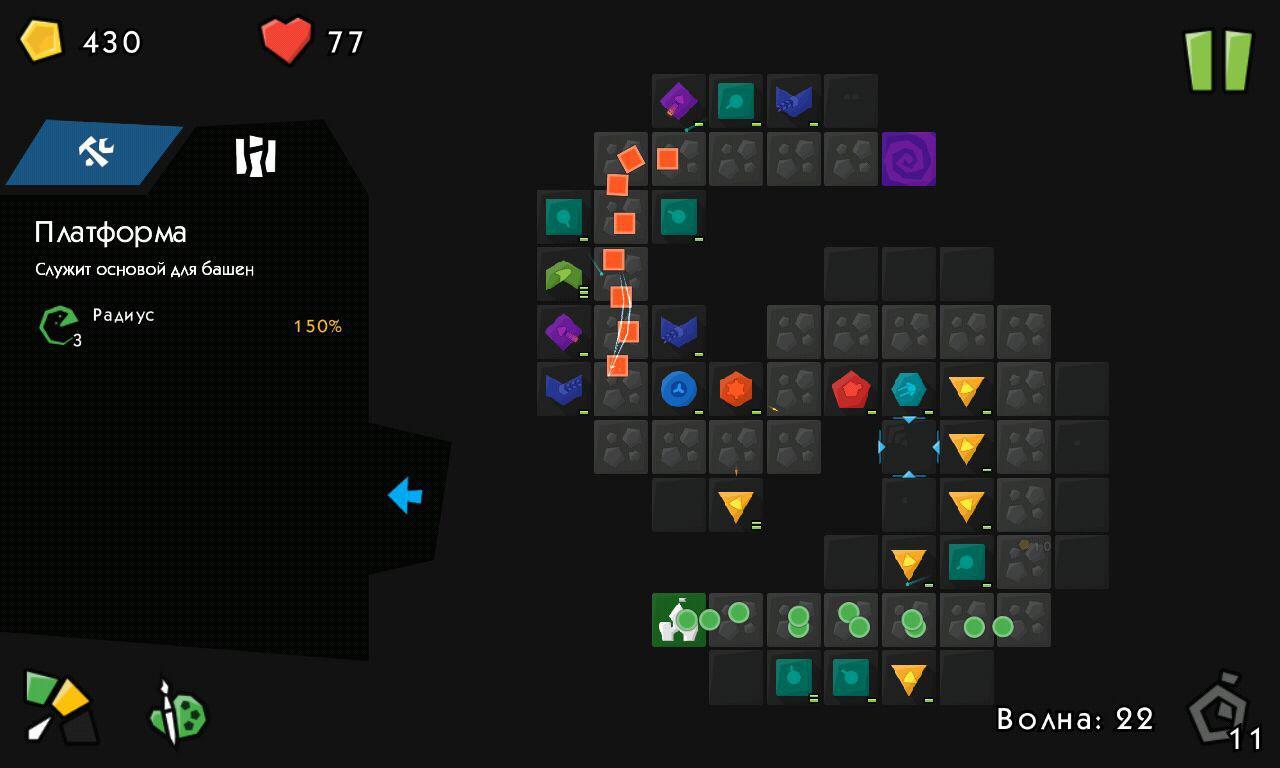Click the green bug icon
This screenshot has width=1280, height=768.
[179, 714]
